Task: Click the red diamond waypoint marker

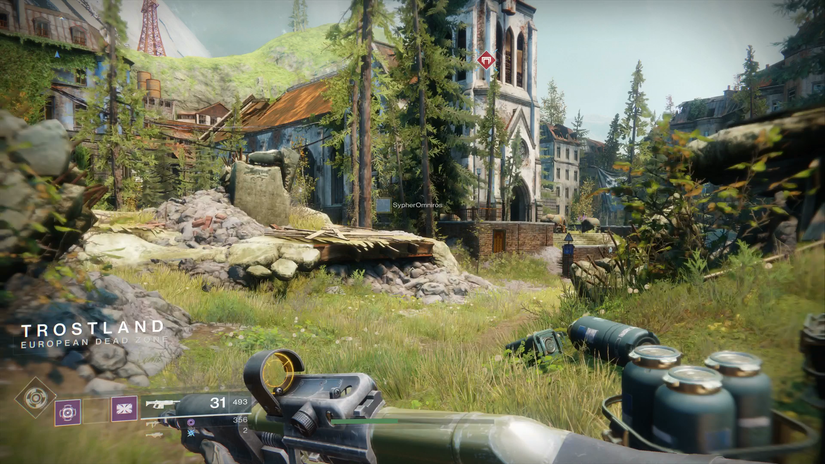Action: 486,61
